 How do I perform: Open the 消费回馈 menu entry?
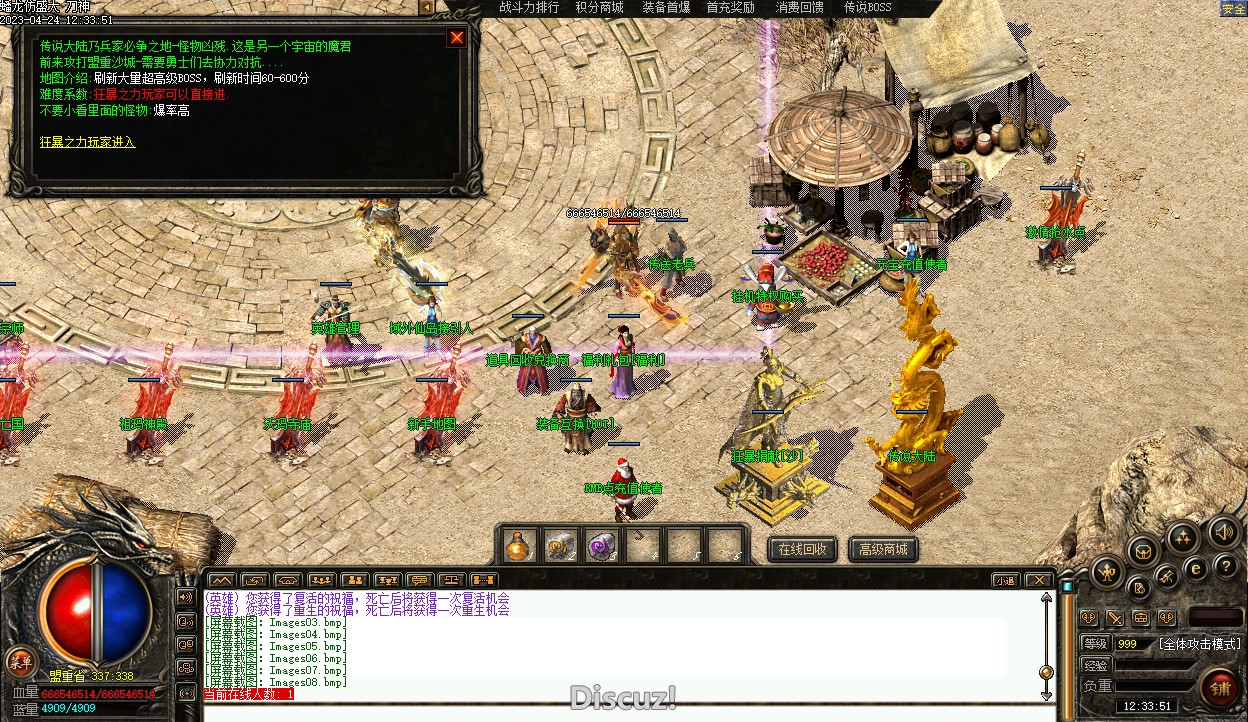[800, 8]
